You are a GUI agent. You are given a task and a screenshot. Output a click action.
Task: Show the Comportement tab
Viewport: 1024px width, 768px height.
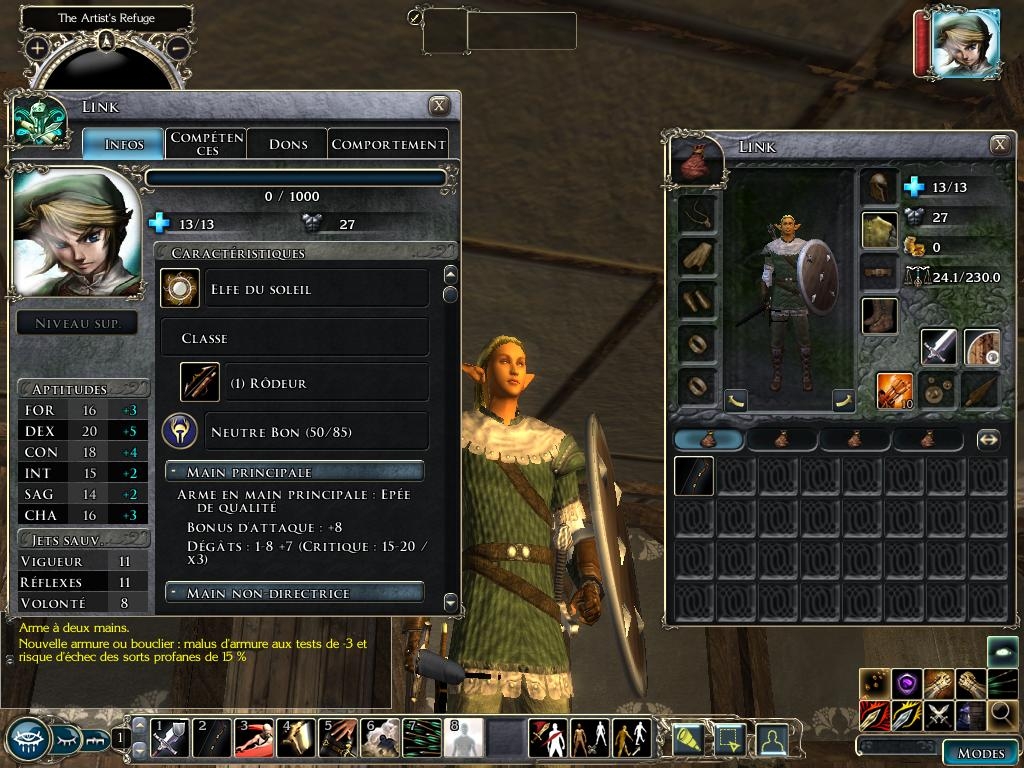coord(388,144)
